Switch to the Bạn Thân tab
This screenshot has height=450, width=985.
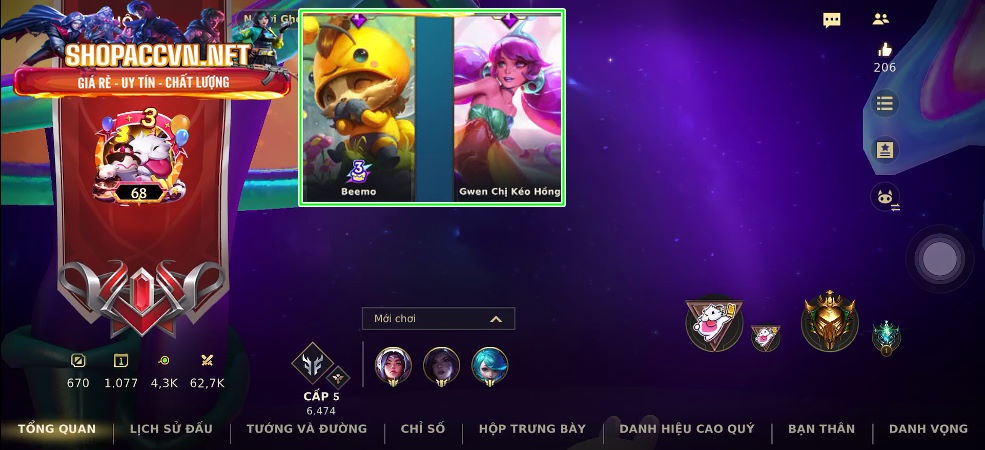tap(821, 429)
